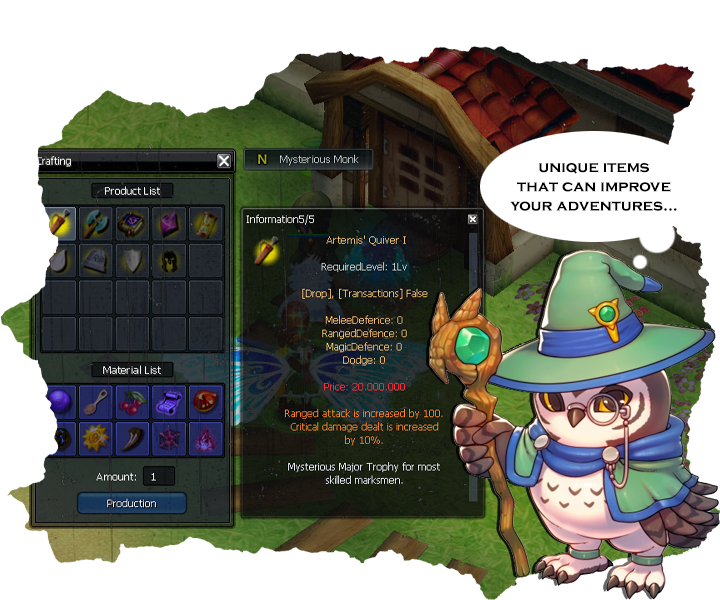Pick the purple crystal product
Image resolution: width=720 pixels, height=600 pixels.
point(168,224)
